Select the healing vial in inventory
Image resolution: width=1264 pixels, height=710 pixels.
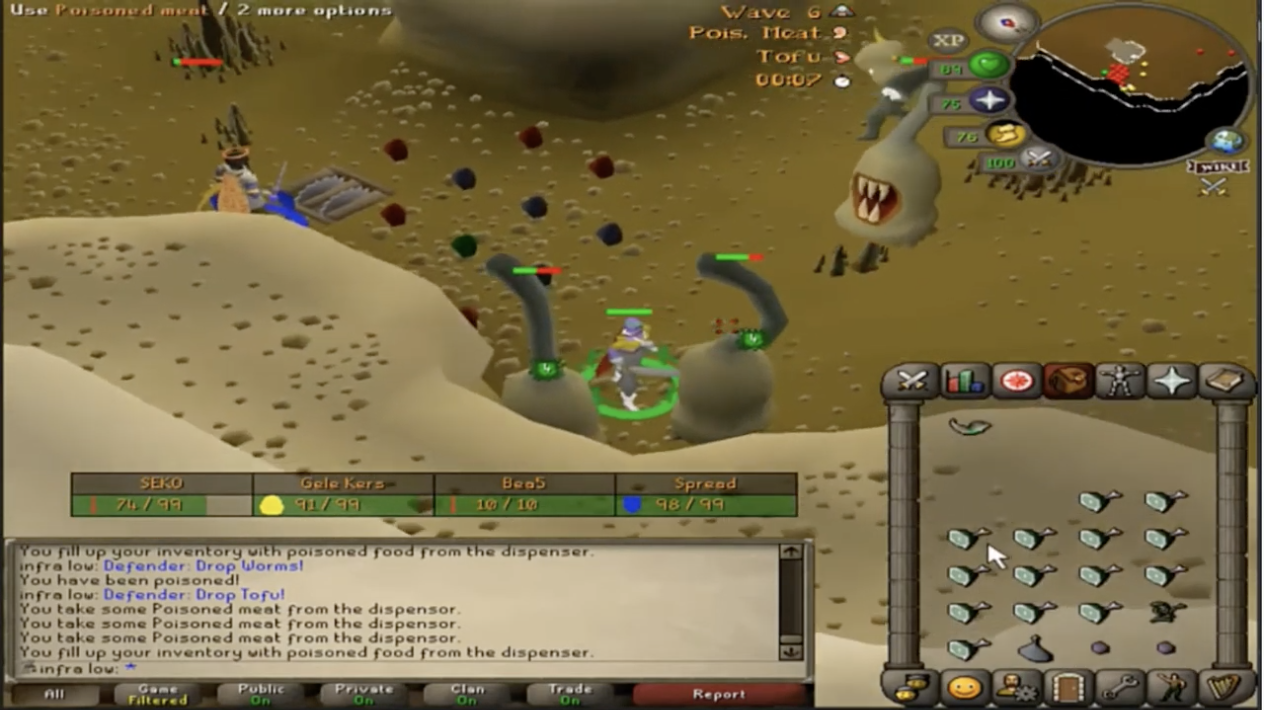click(x=1035, y=651)
